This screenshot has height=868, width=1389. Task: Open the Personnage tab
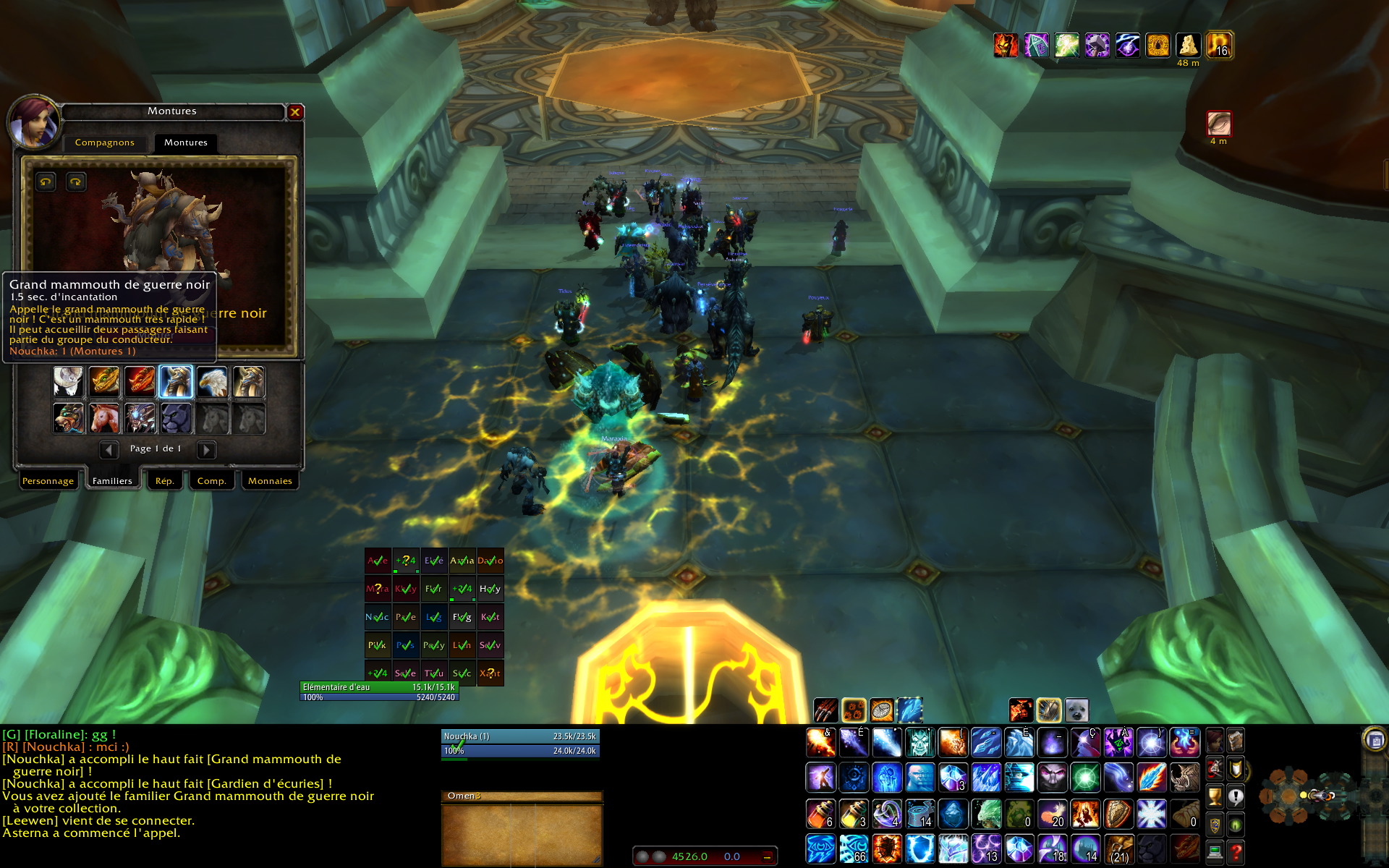click(48, 481)
